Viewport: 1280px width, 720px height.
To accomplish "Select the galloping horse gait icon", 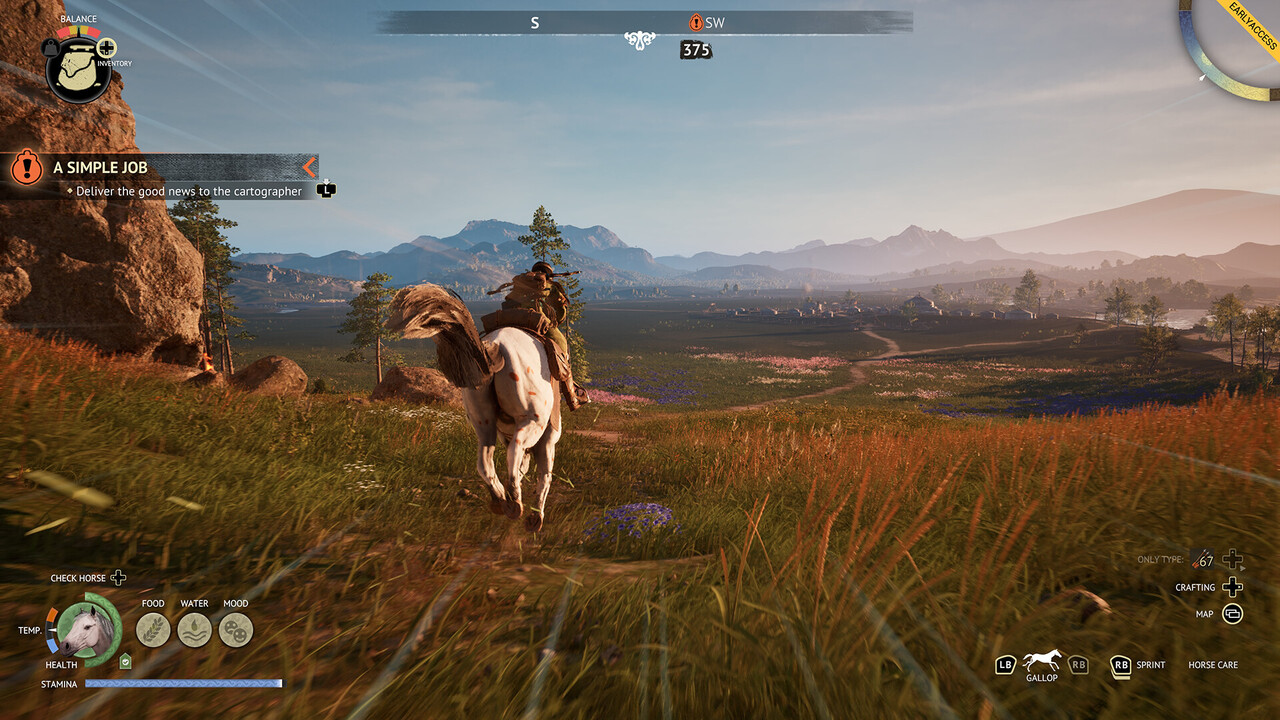I will (x=1042, y=660).
